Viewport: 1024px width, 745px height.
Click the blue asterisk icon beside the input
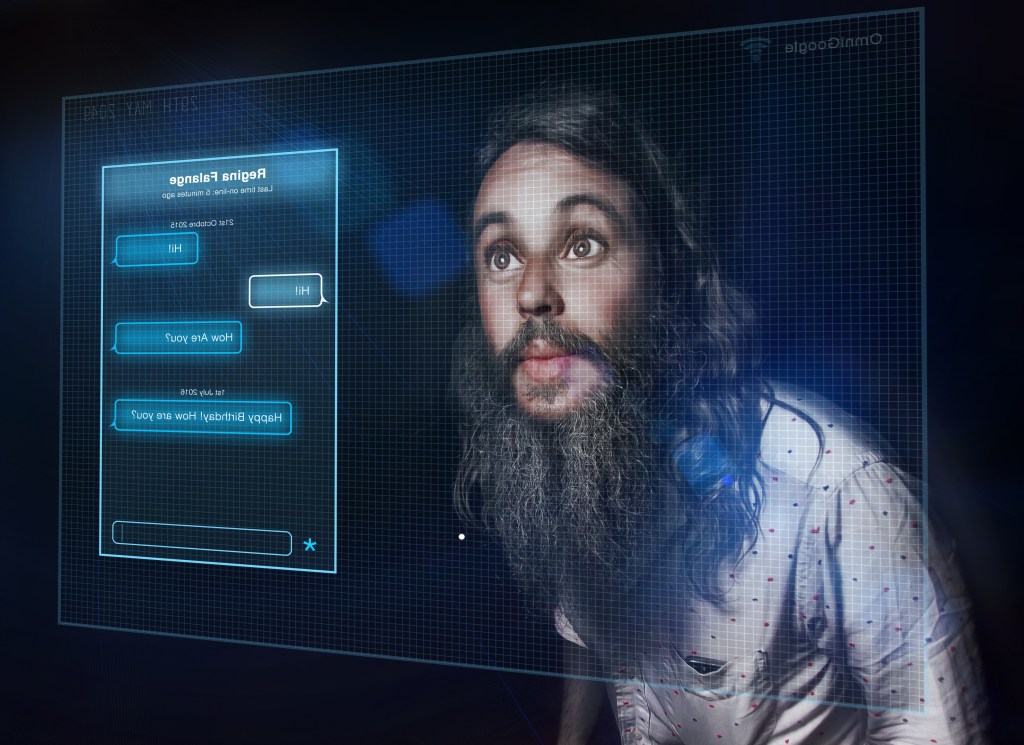point(310,546)
